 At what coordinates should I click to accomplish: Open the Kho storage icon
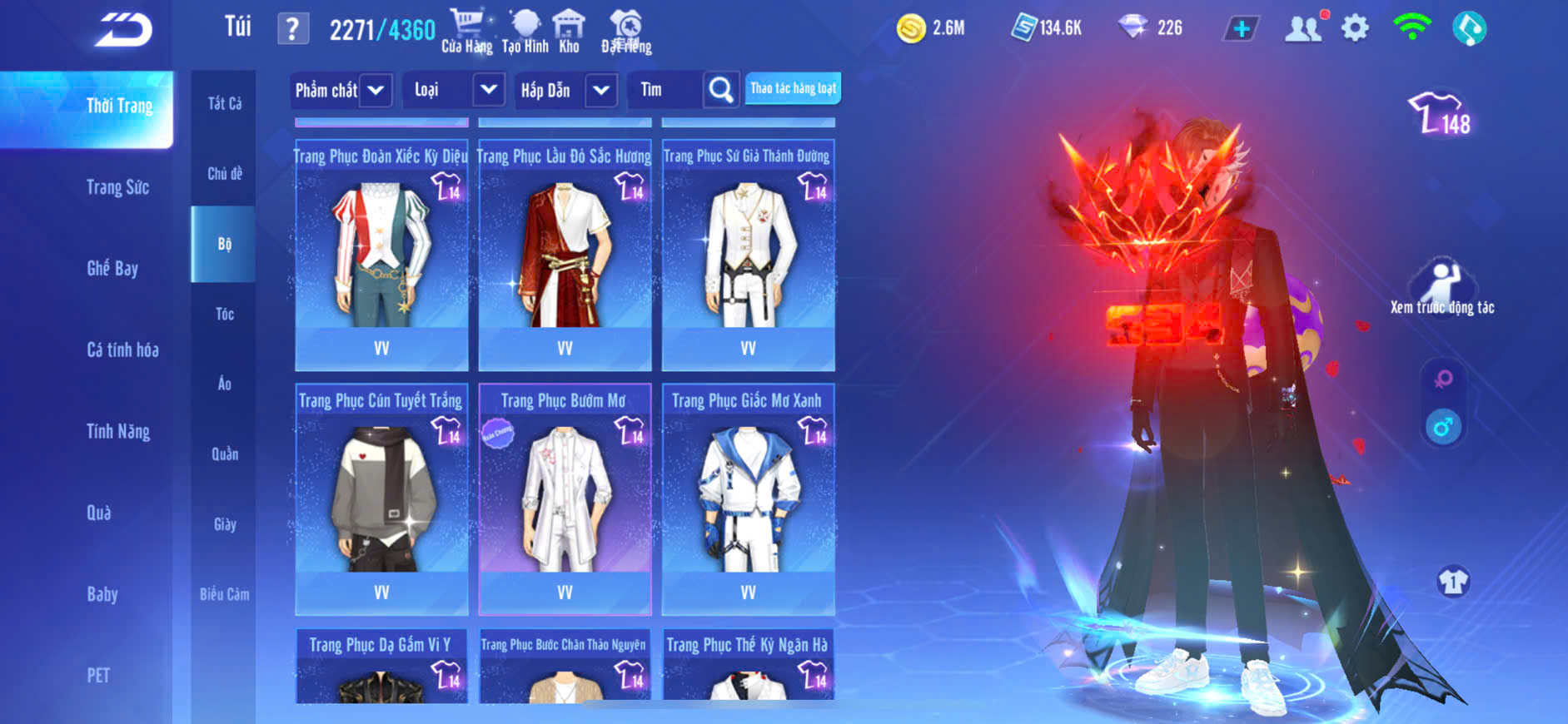point(569,31)
